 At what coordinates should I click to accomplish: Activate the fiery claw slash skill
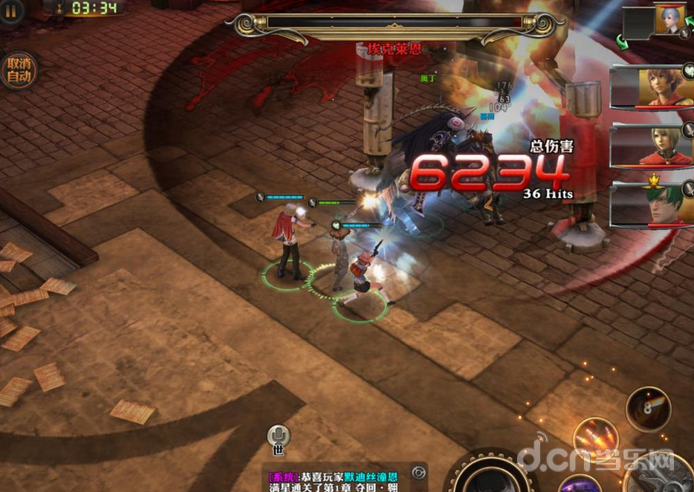tap(595, 438)
